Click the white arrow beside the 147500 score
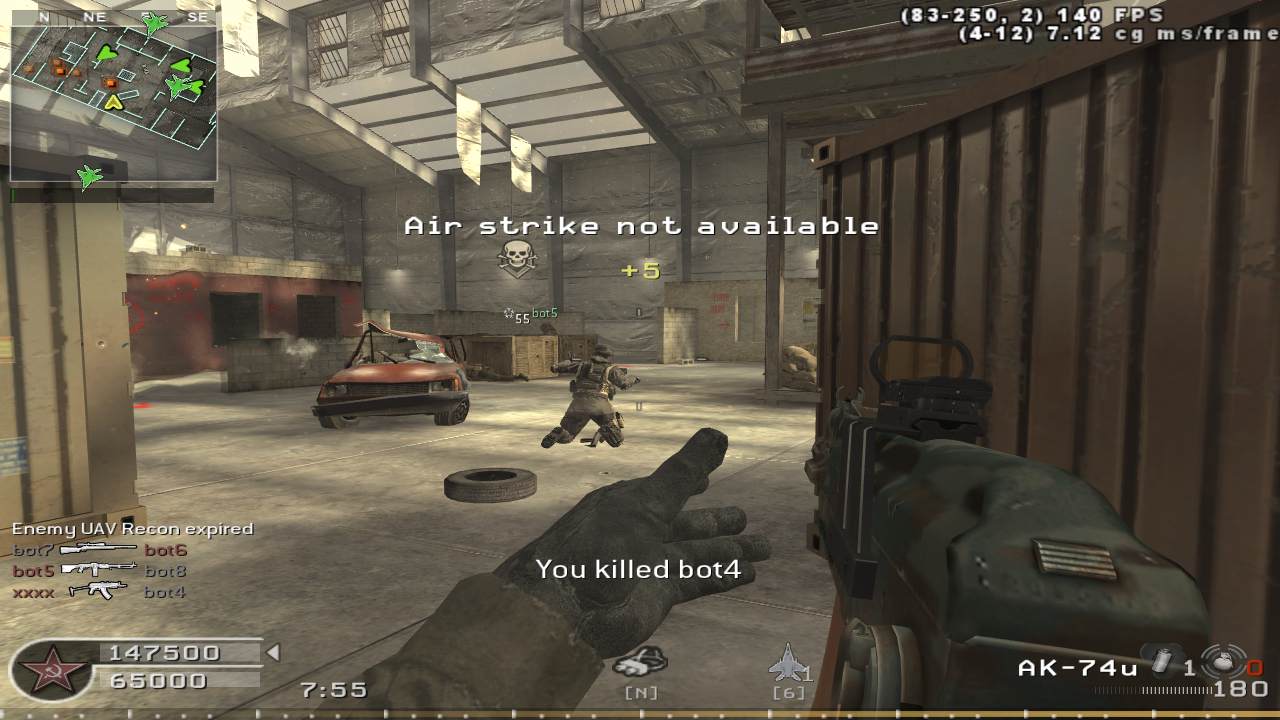The image size is (1280, 720). coord(272,653)
